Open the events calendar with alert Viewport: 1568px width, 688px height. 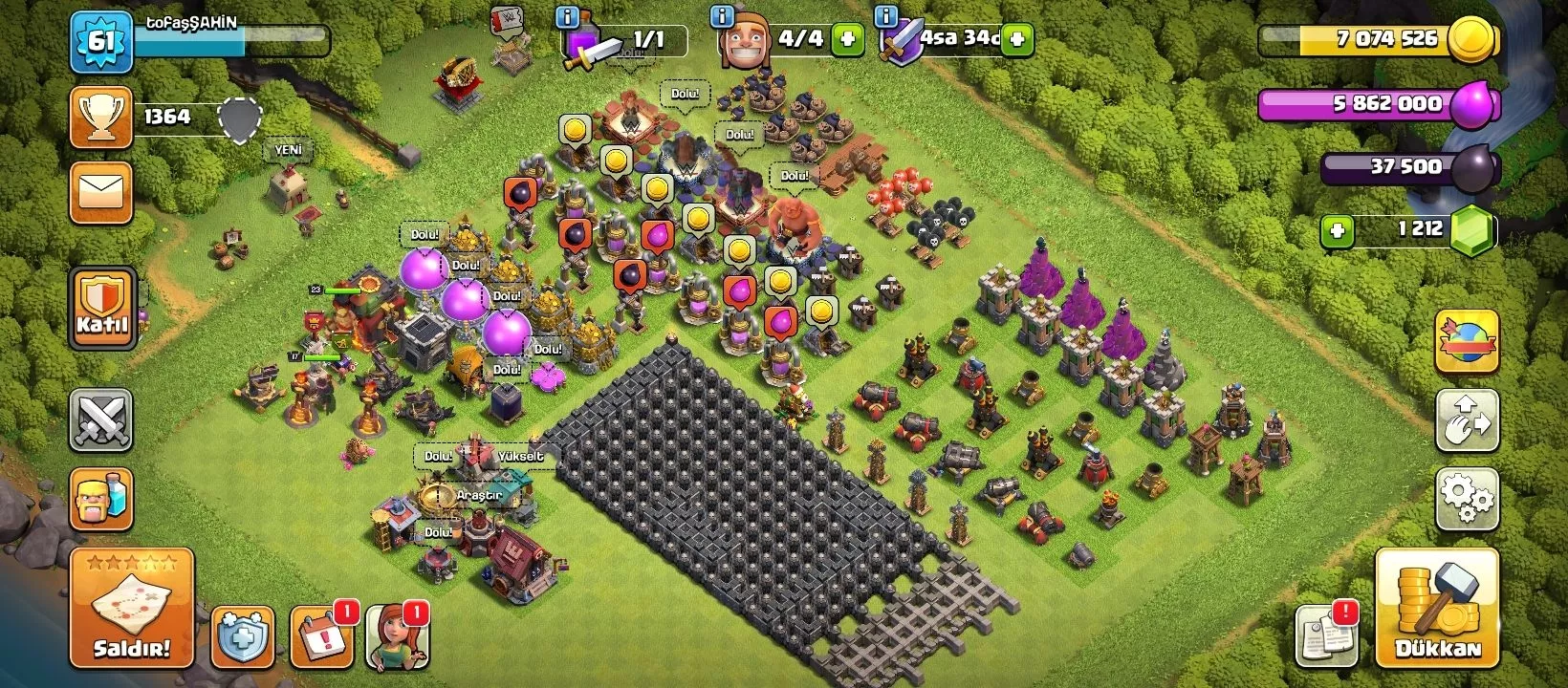click(x=321, y=636)
